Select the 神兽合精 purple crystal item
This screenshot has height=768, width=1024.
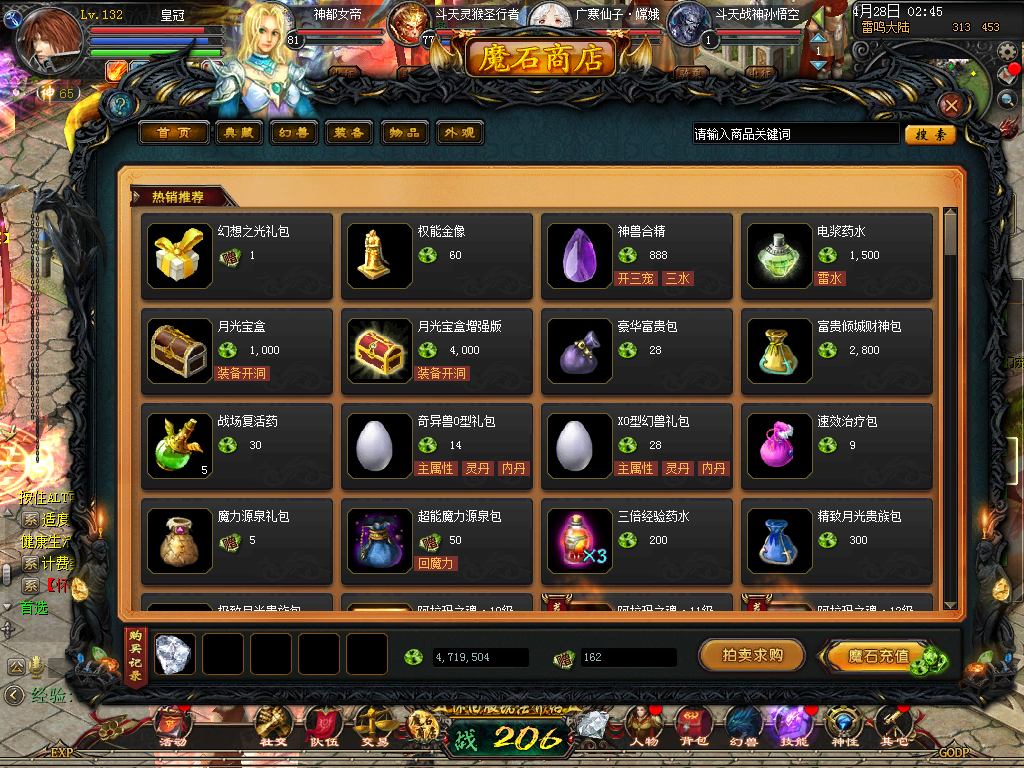(580, 256)
